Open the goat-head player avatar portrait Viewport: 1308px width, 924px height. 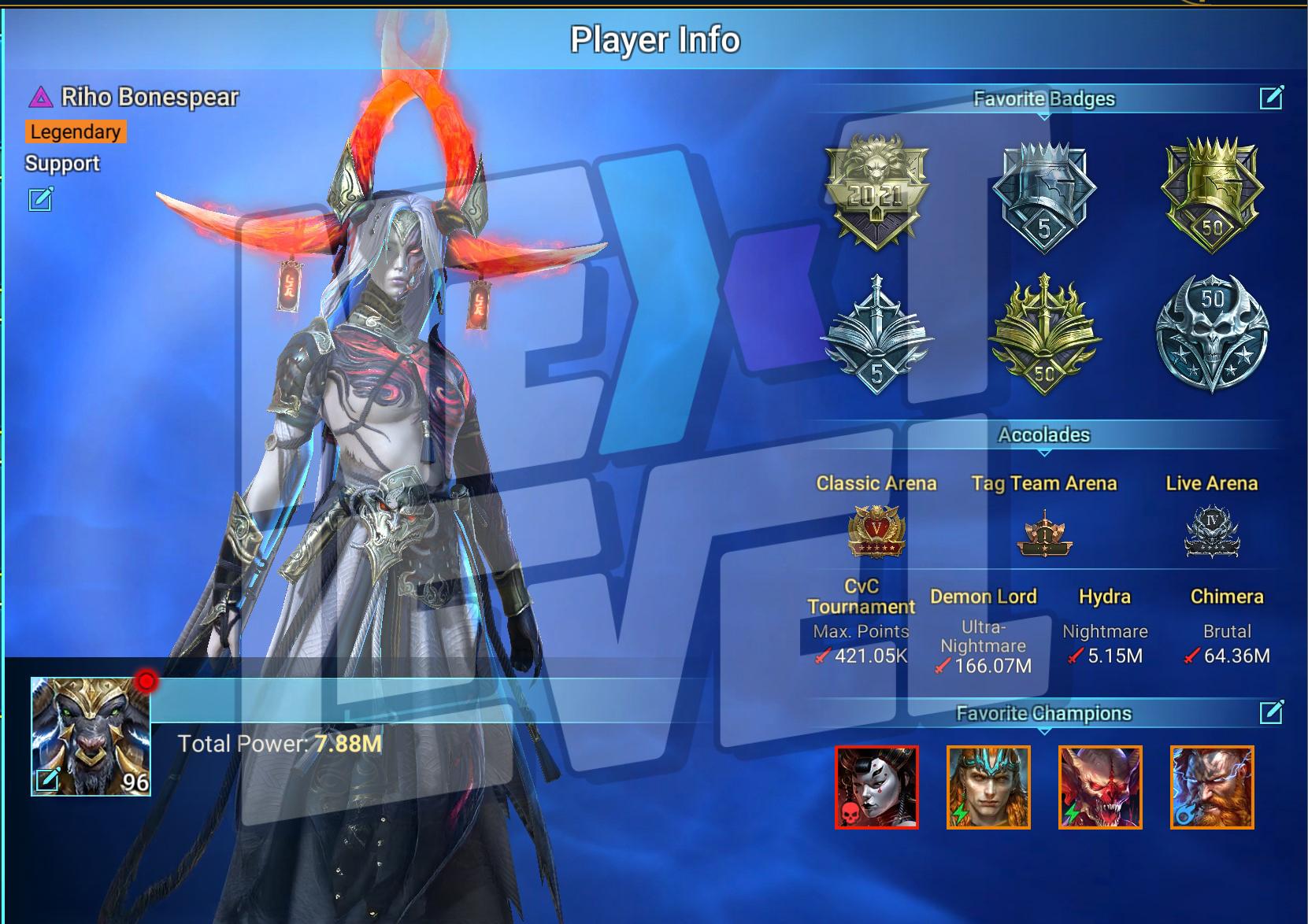91,737
